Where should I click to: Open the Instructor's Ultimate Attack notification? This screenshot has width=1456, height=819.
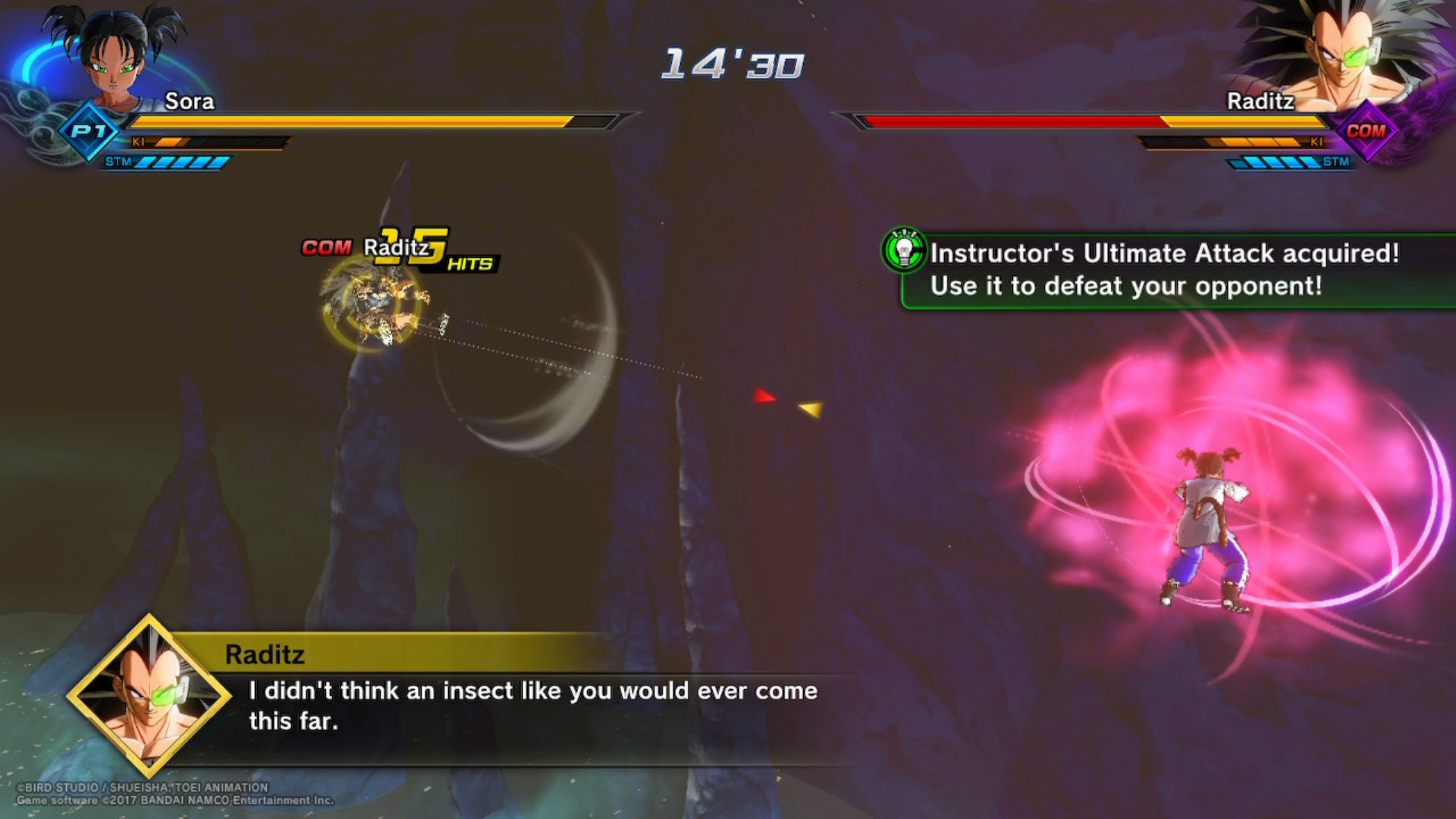point(1164,270)
